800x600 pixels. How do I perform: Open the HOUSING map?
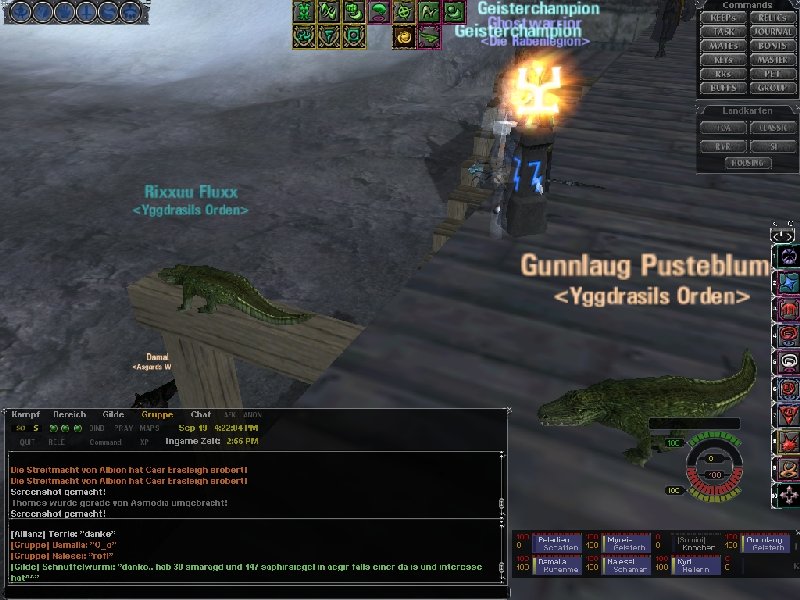point(747,162)
